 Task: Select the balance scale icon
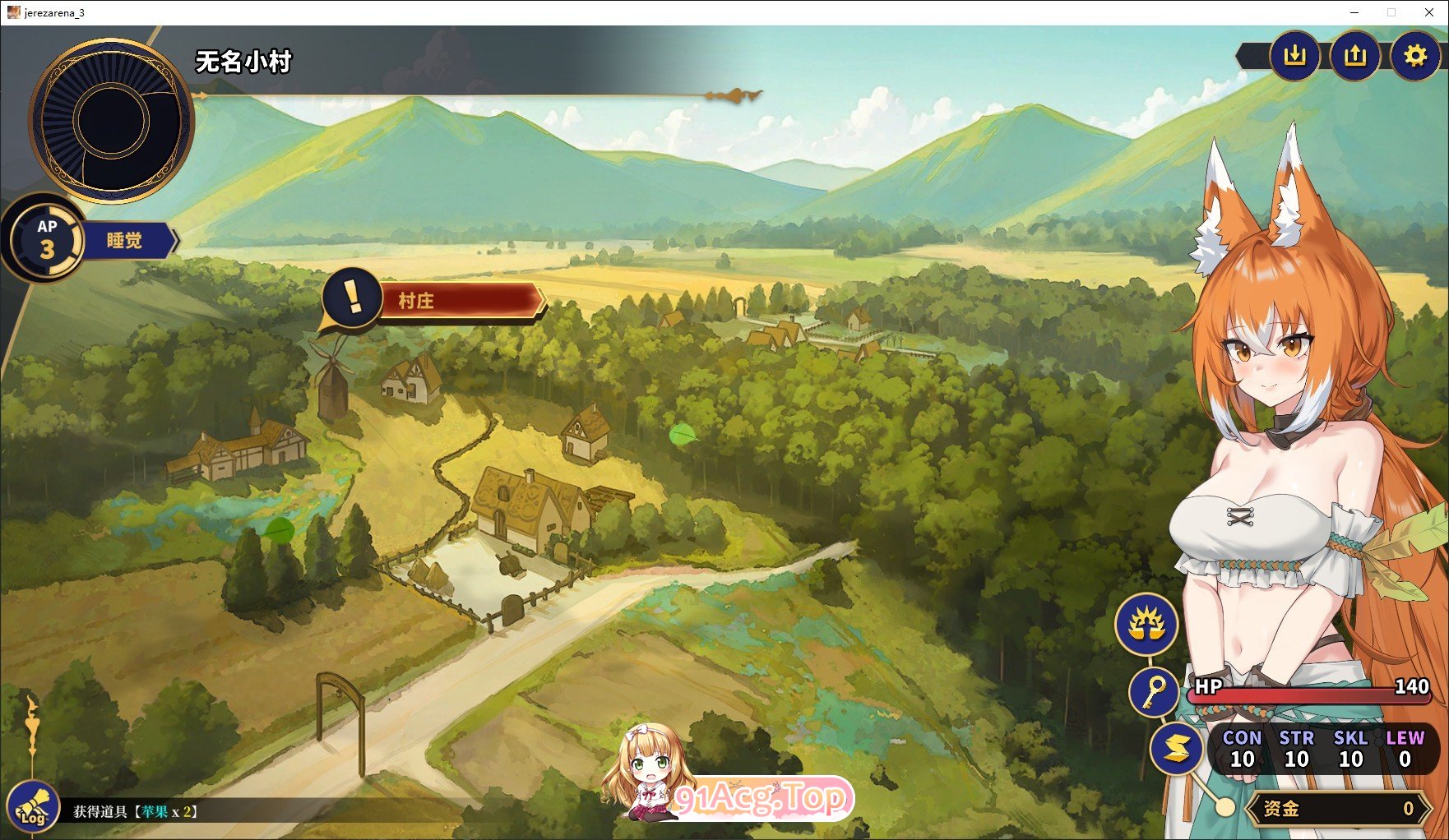pos(1146,625)
